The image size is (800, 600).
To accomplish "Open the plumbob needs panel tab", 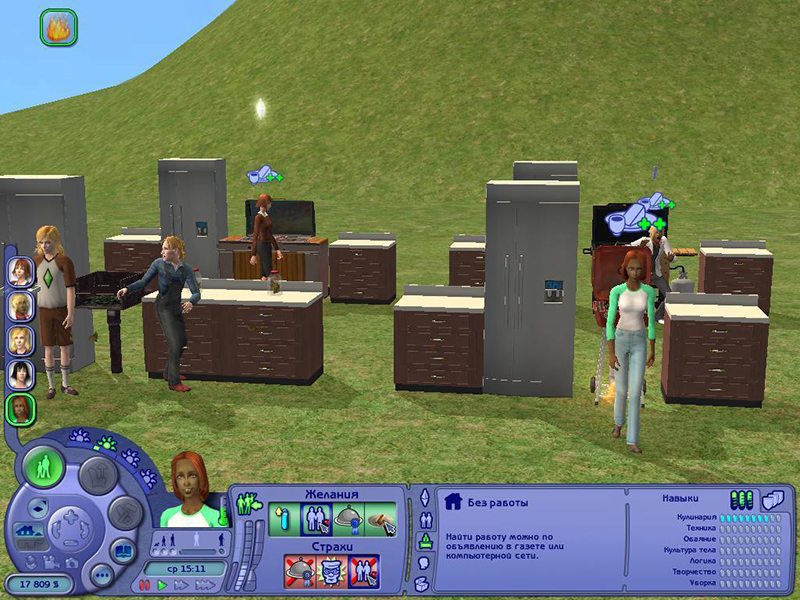I will [x=423, y=499].
